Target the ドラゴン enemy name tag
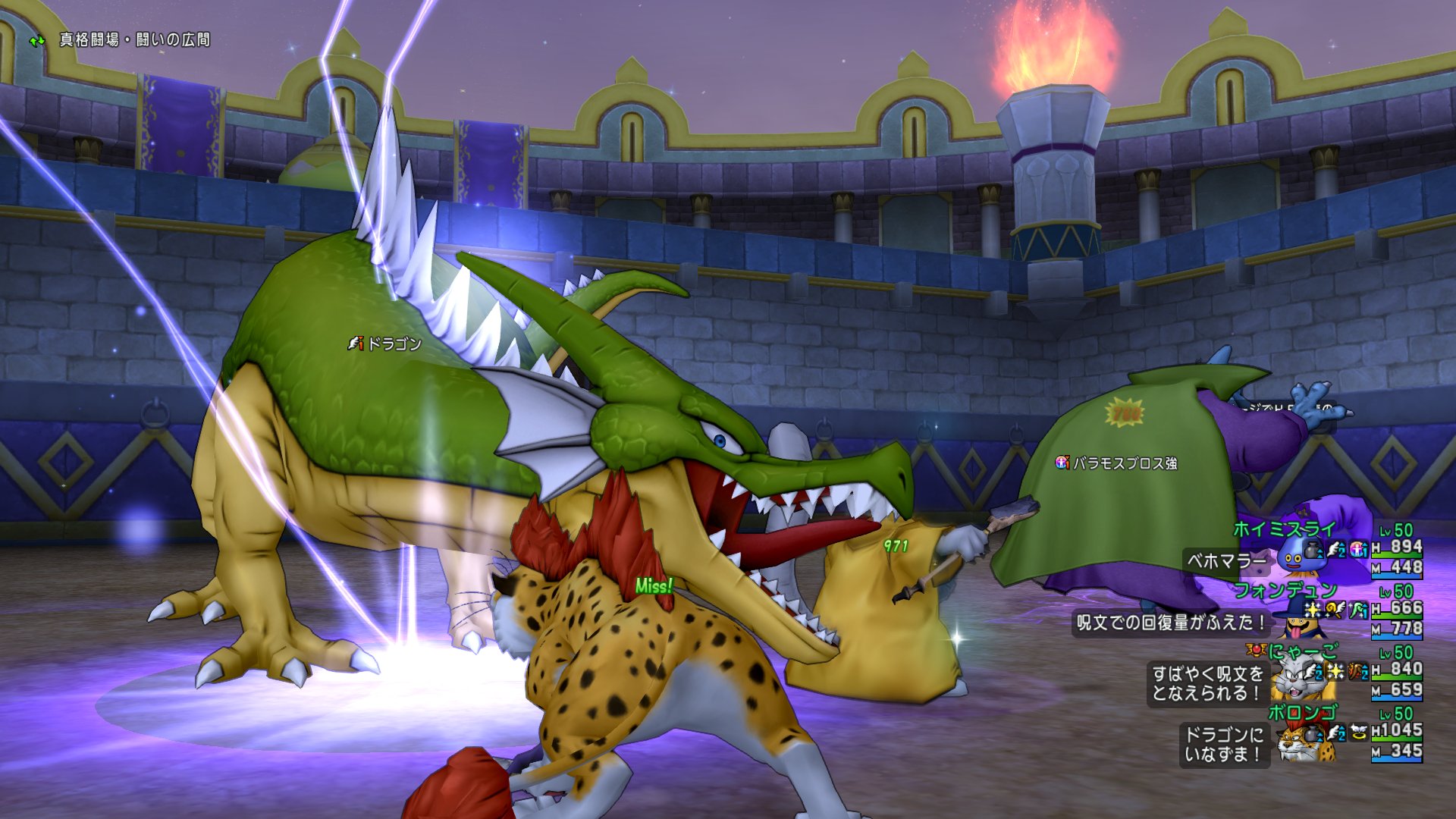The height and width of the screenshot is (819, 1456). 384,344
